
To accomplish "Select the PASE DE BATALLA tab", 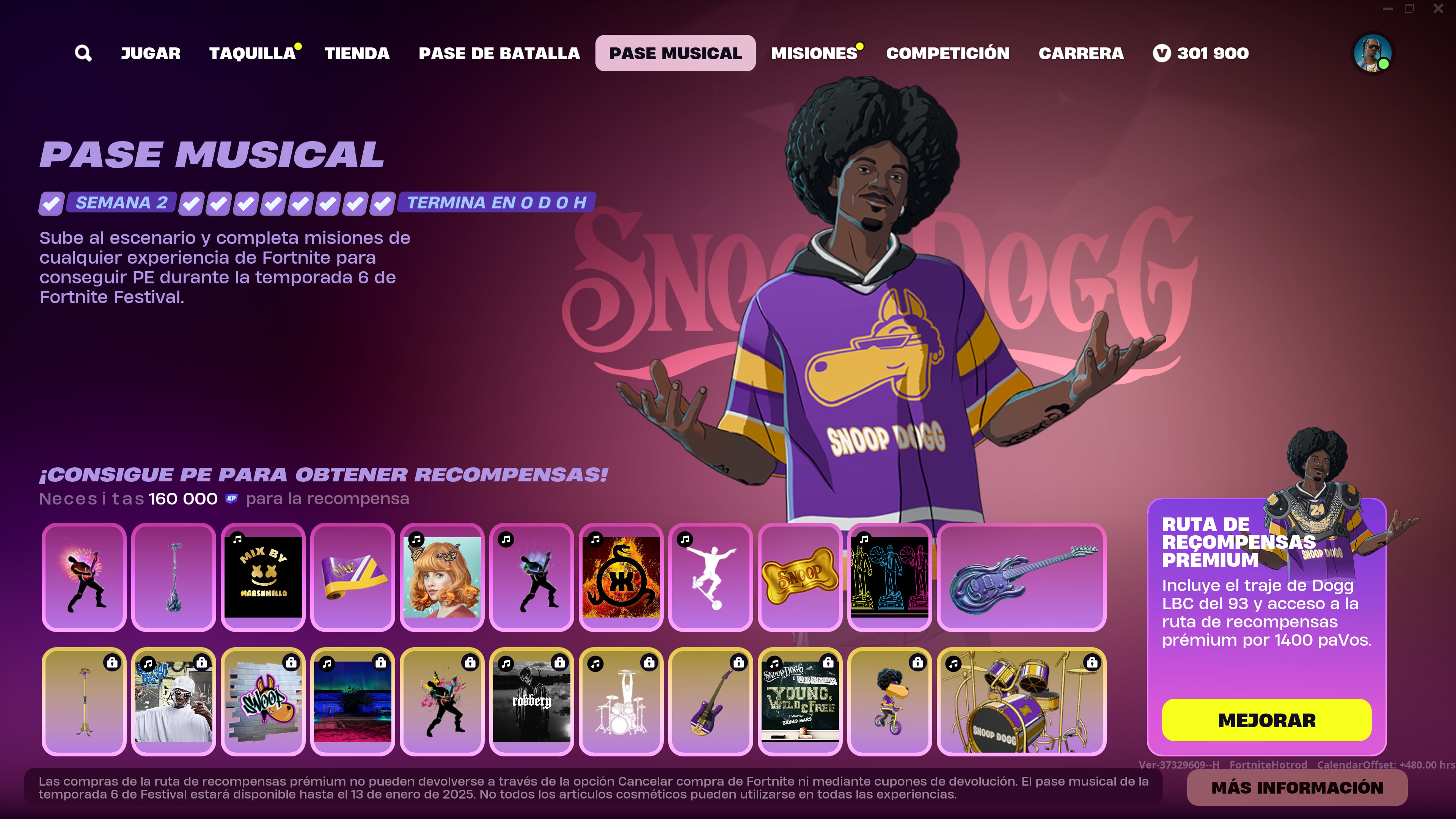I will point(499,53).
